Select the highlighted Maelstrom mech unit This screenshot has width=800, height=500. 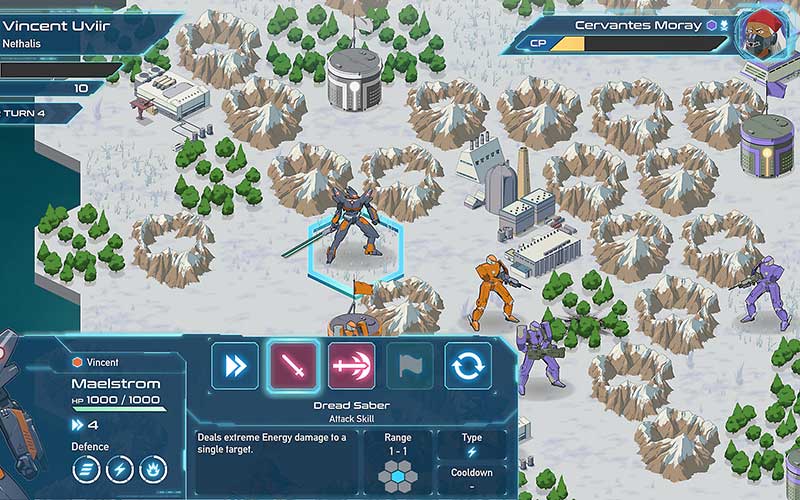(356, 222)
